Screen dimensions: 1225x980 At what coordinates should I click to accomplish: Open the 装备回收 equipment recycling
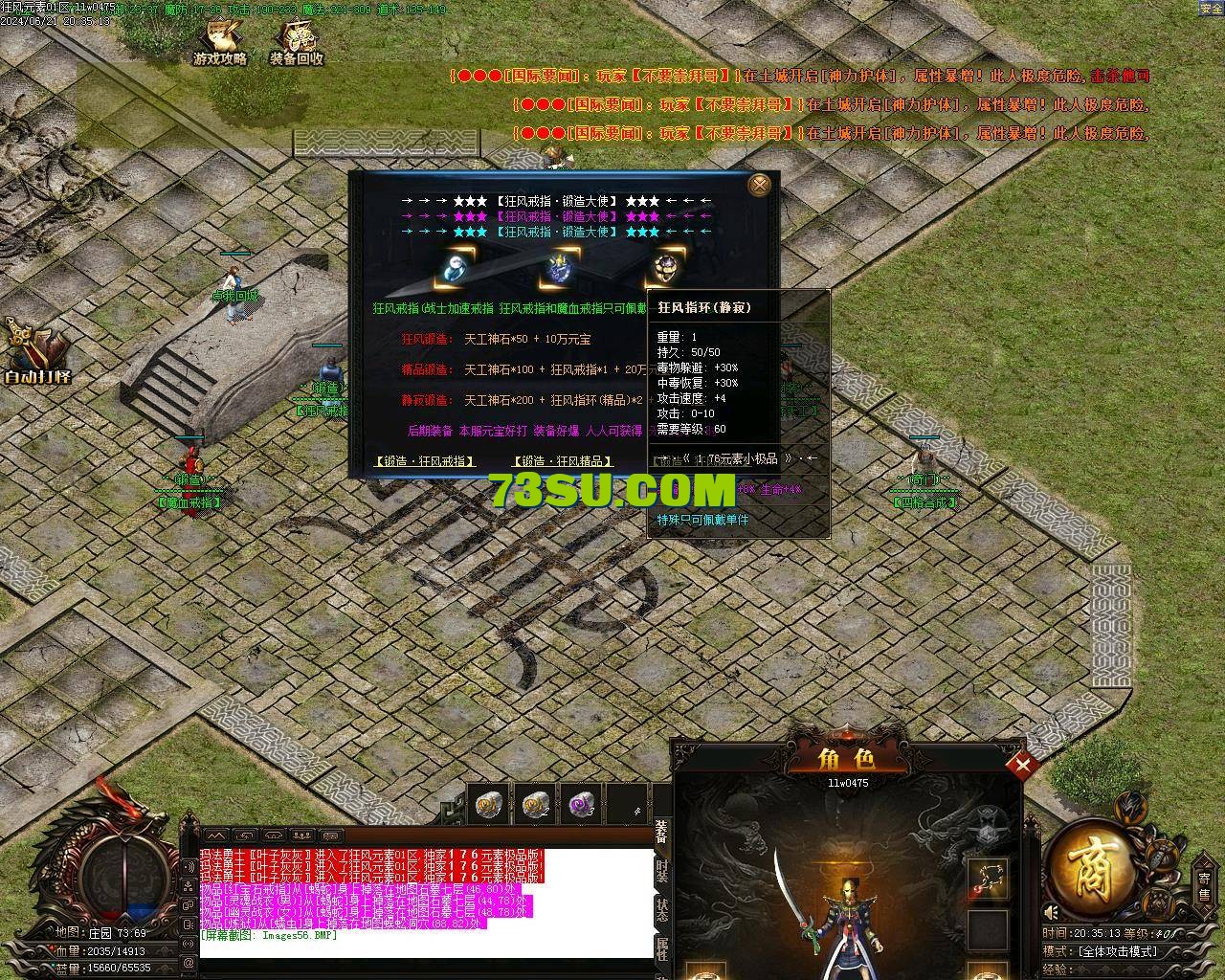(296, 43)
